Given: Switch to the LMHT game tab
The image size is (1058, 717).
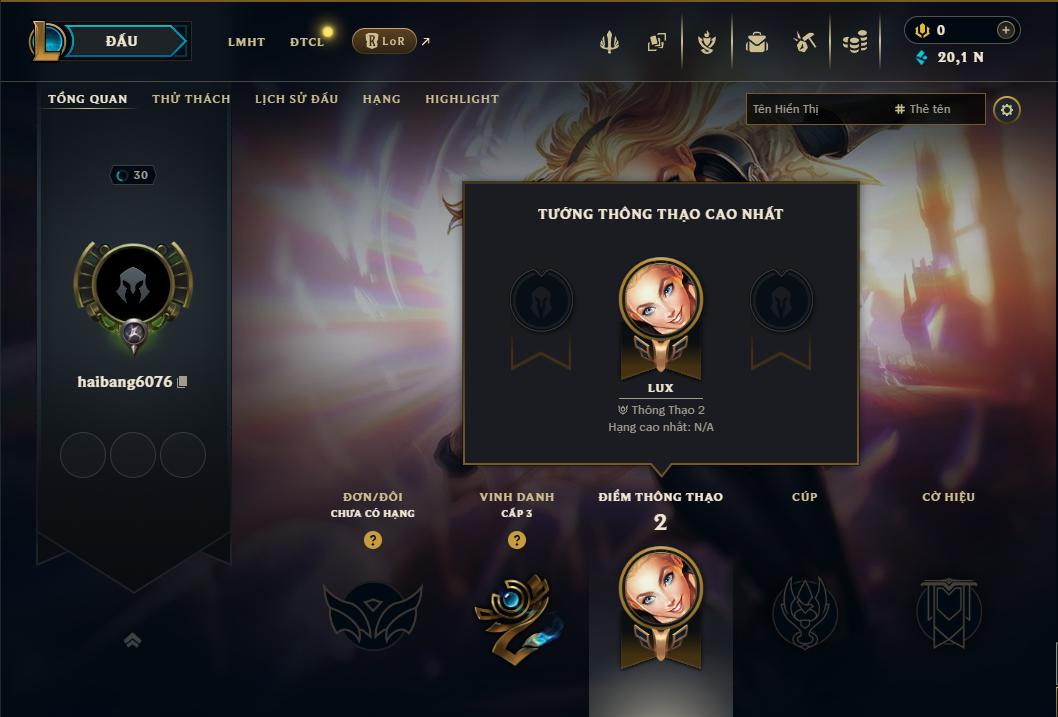Looking at the screenshot, I should [246, 42].
